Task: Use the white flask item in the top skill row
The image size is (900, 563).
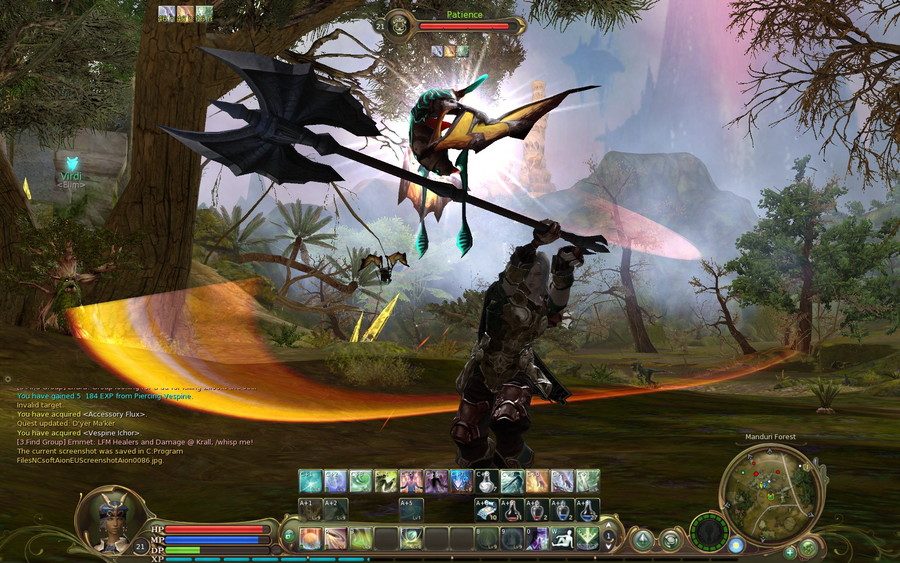Action: click(x=487, y=481)
